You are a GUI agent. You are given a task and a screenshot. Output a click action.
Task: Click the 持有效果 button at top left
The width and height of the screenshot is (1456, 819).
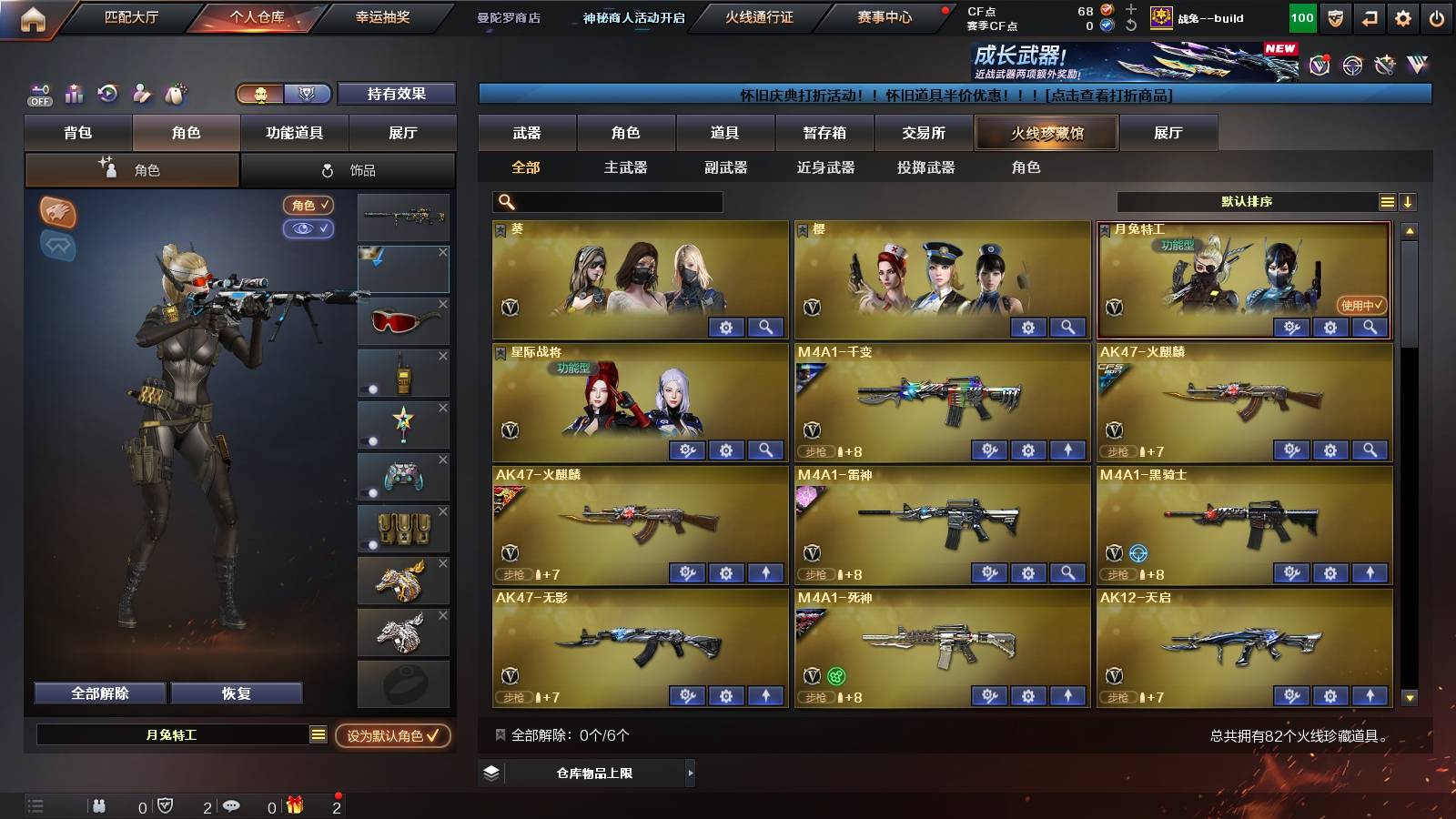(x=396, y=94)
